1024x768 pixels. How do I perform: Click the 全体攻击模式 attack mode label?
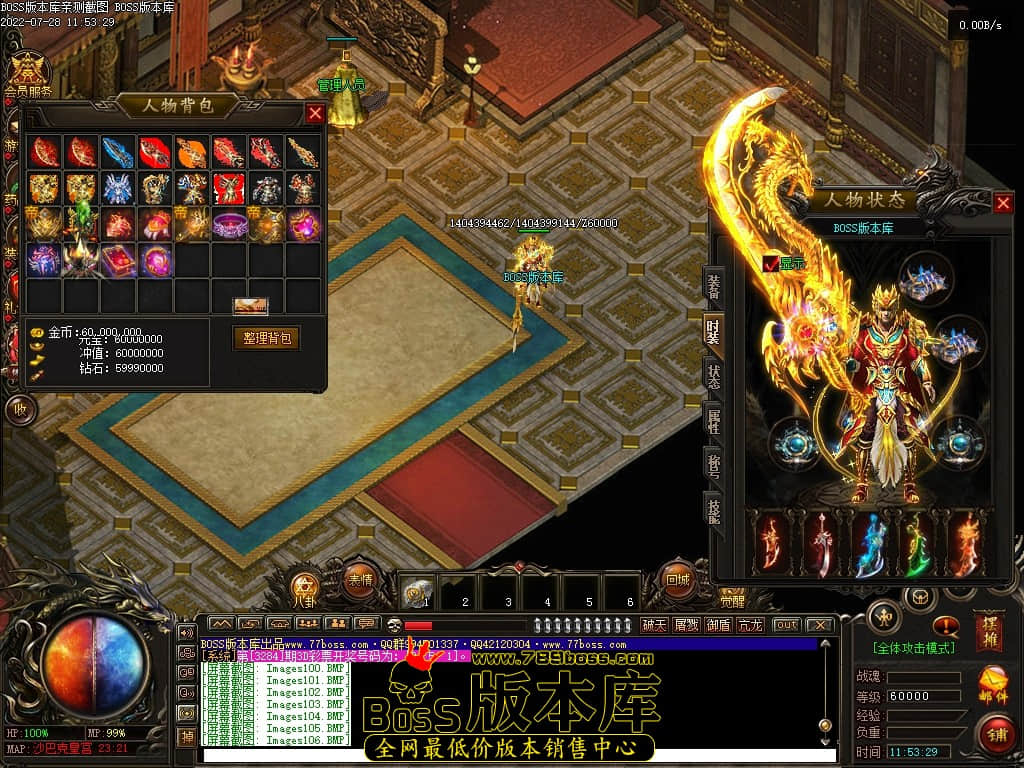click(x=913, y=647)
